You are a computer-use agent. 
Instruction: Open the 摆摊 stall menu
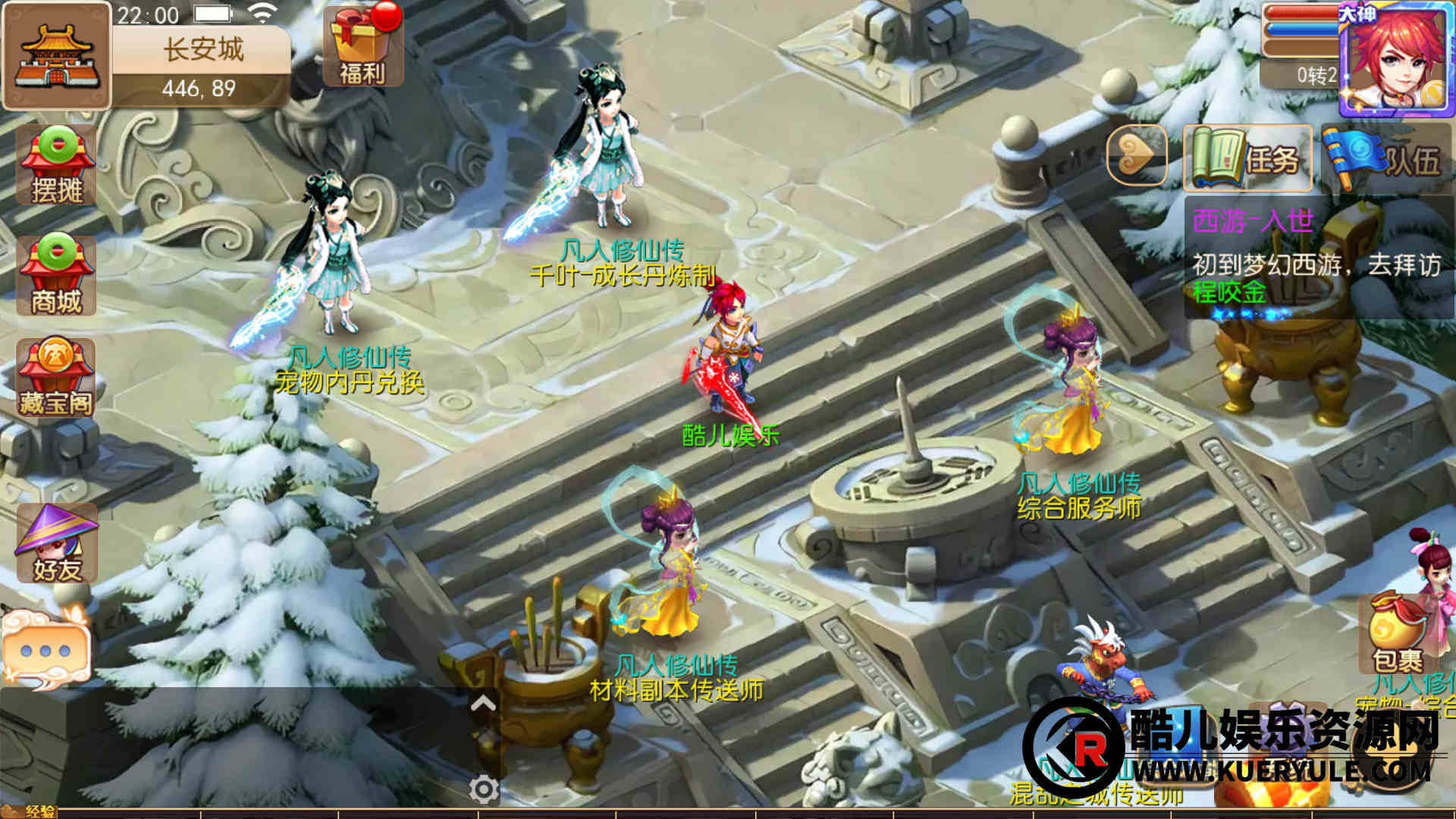[x=57, y=165]
